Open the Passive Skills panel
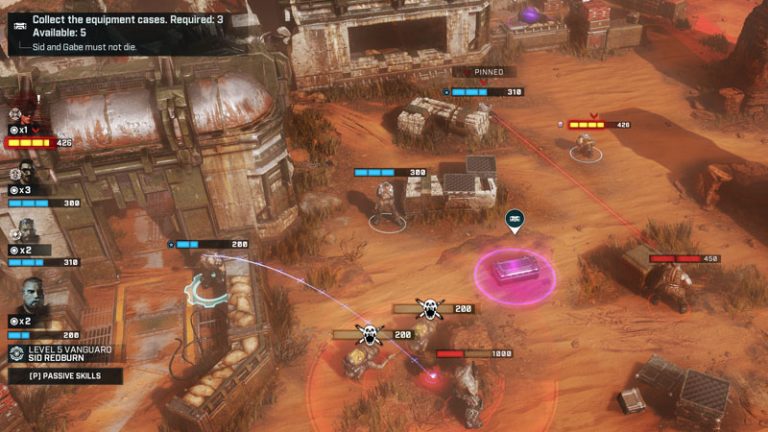The image size is (768, 432). point(65,376)
